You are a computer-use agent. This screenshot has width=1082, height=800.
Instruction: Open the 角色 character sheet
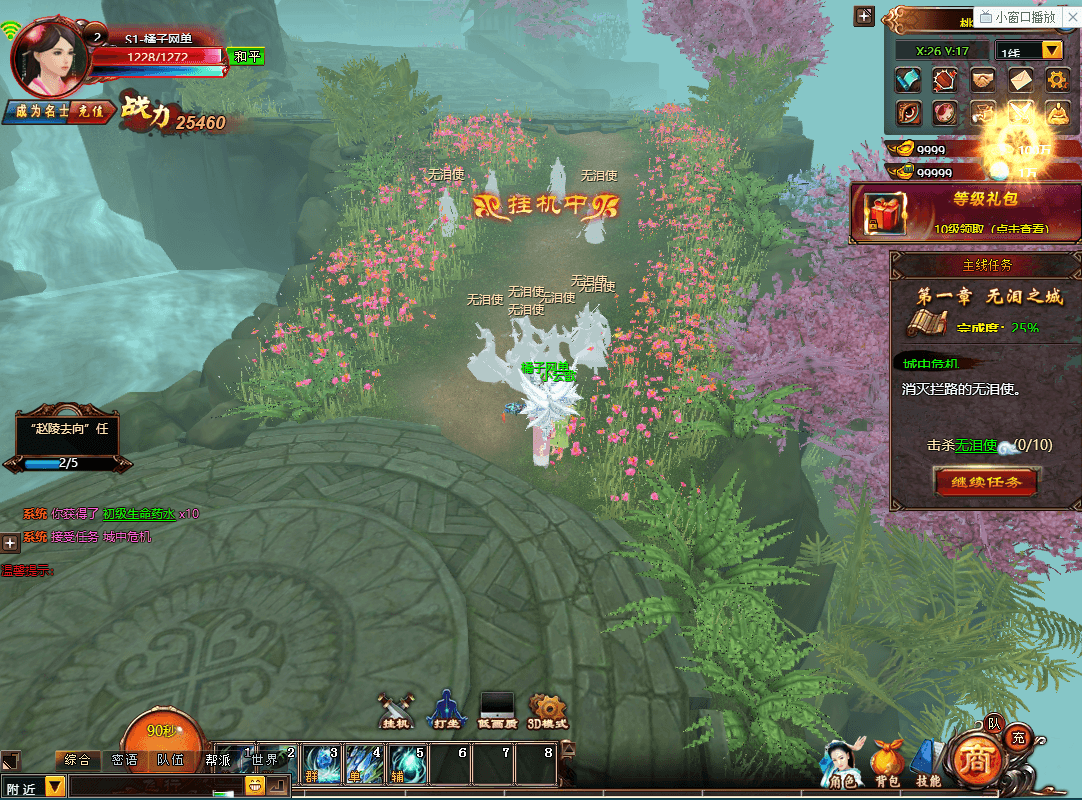(842, 763)
